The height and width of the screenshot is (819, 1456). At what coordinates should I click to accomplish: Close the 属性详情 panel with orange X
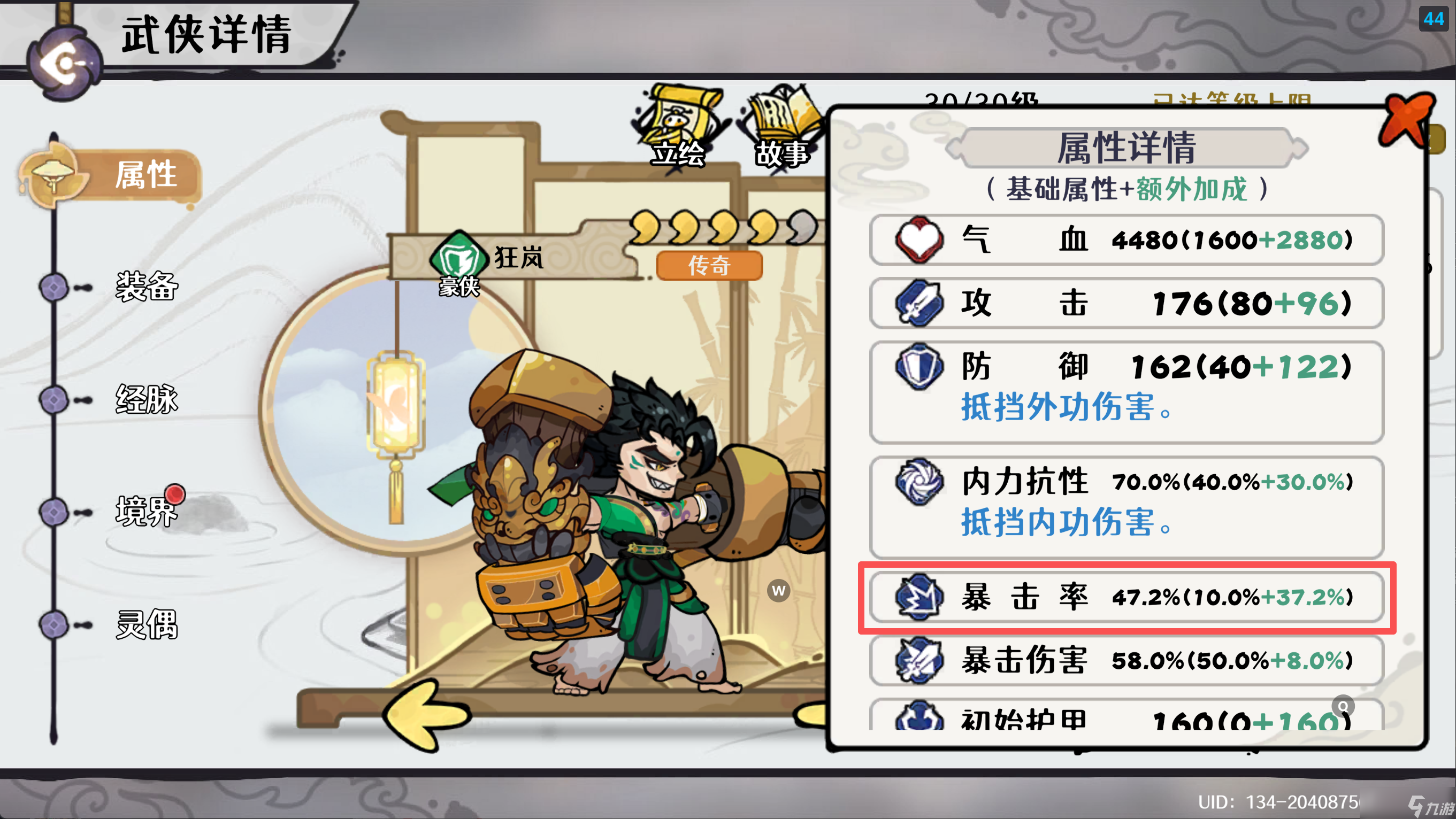(x=1410, y=120)
